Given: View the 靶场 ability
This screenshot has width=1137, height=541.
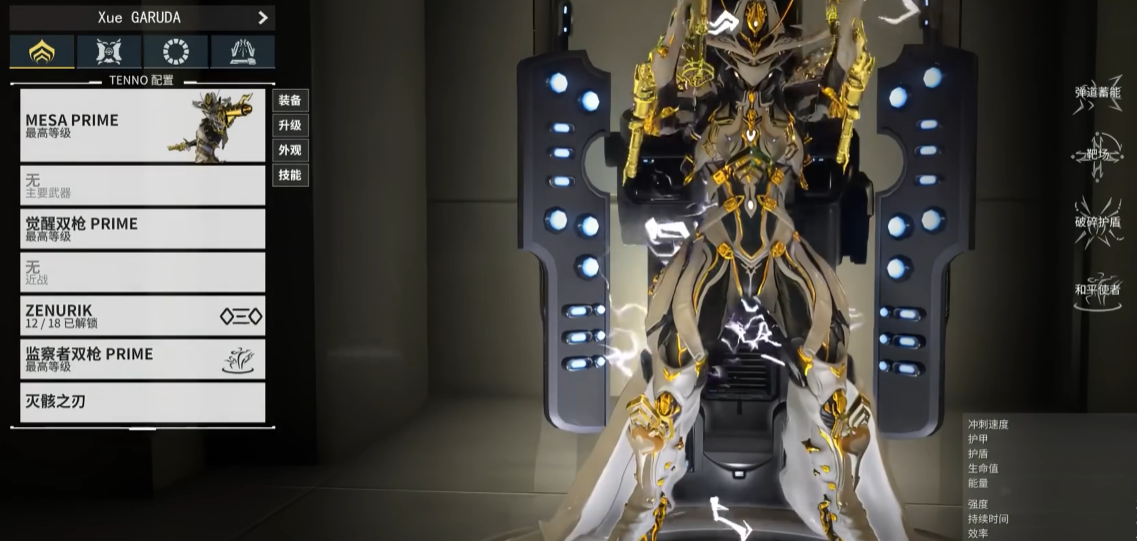Looking at the screenshot, I should pyautogui.click(x=1097, y=155).
